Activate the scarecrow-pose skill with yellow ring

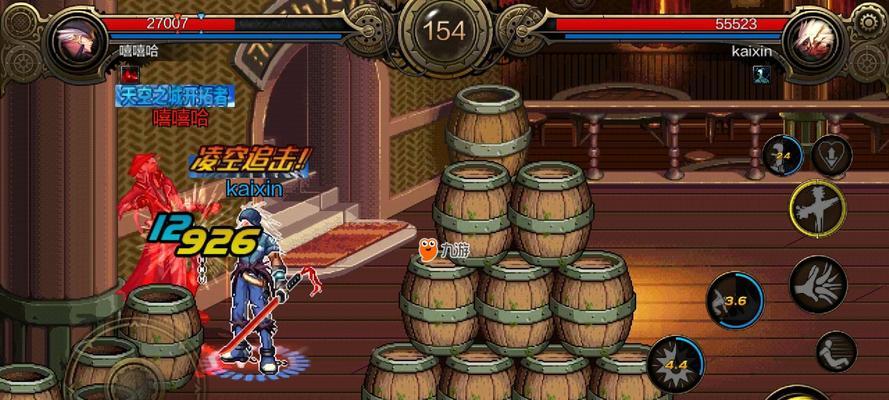817,208
